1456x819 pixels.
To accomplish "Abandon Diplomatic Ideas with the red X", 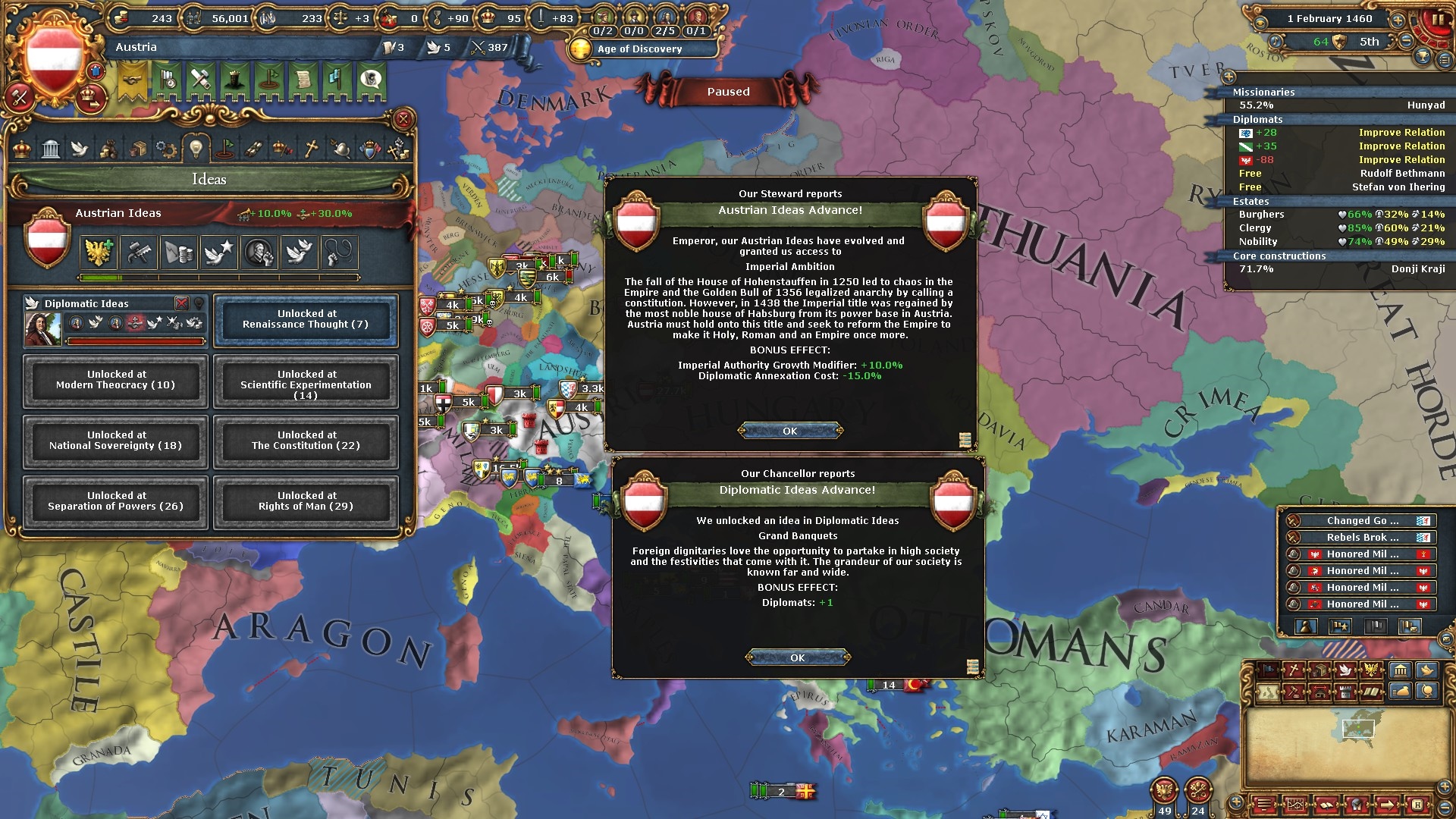I will 182,303.
